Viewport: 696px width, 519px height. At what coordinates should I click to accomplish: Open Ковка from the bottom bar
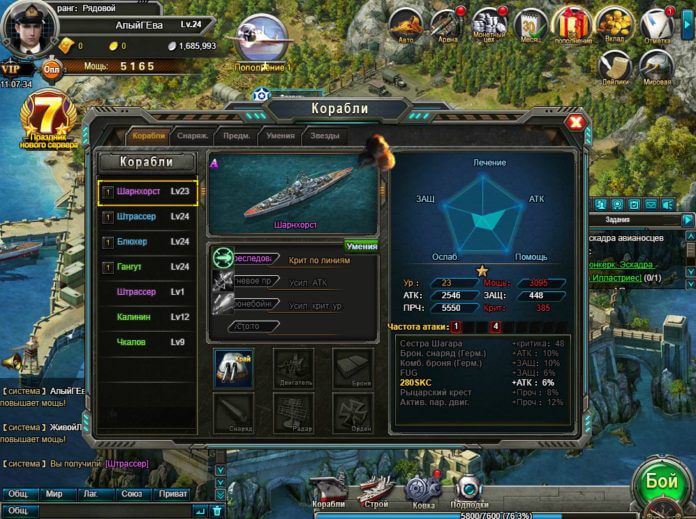420,490
